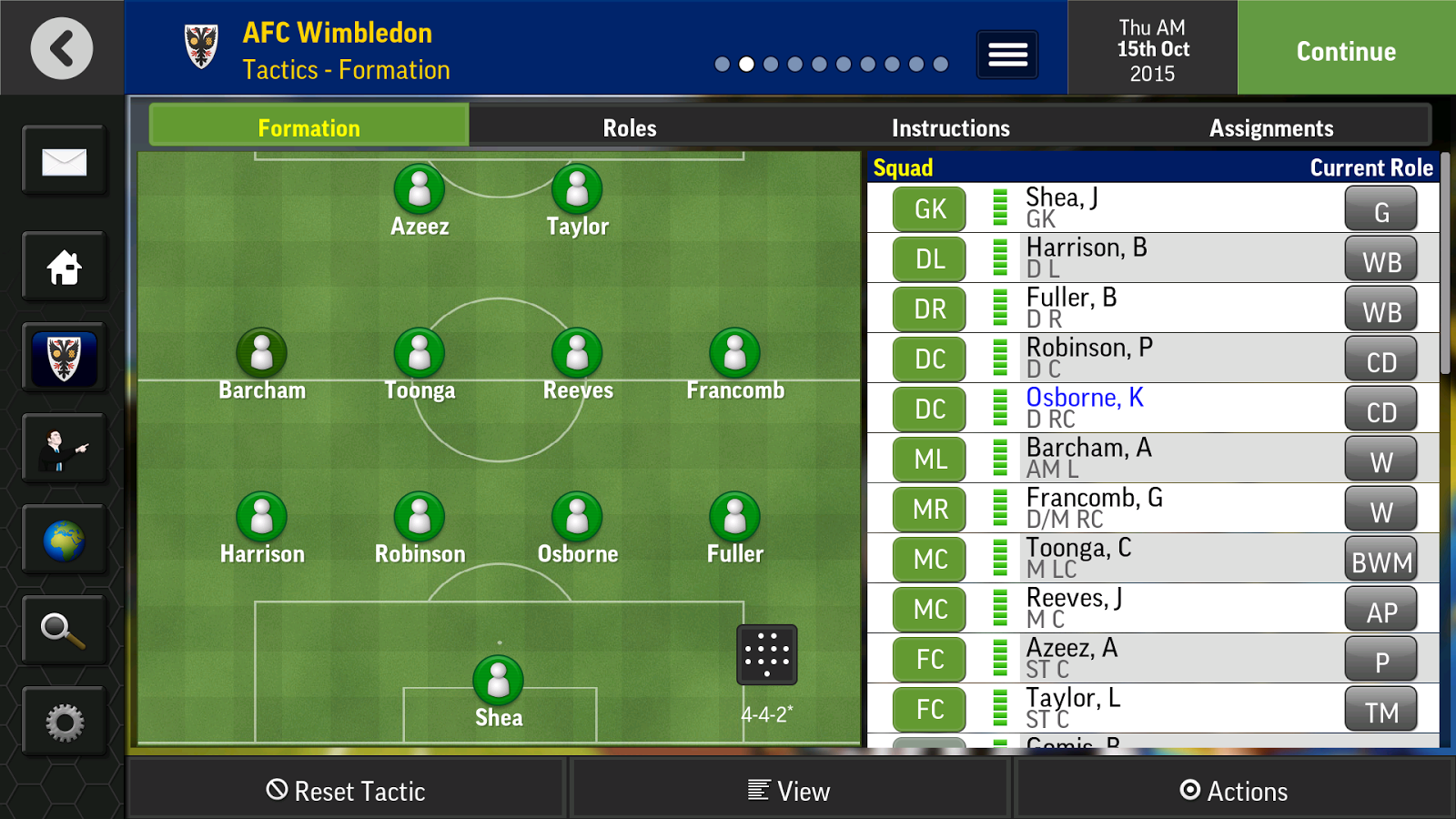Open the hamburger menu beside the pagination dots
Viewport: 1456px width, 819px height.
point(1007,55)
